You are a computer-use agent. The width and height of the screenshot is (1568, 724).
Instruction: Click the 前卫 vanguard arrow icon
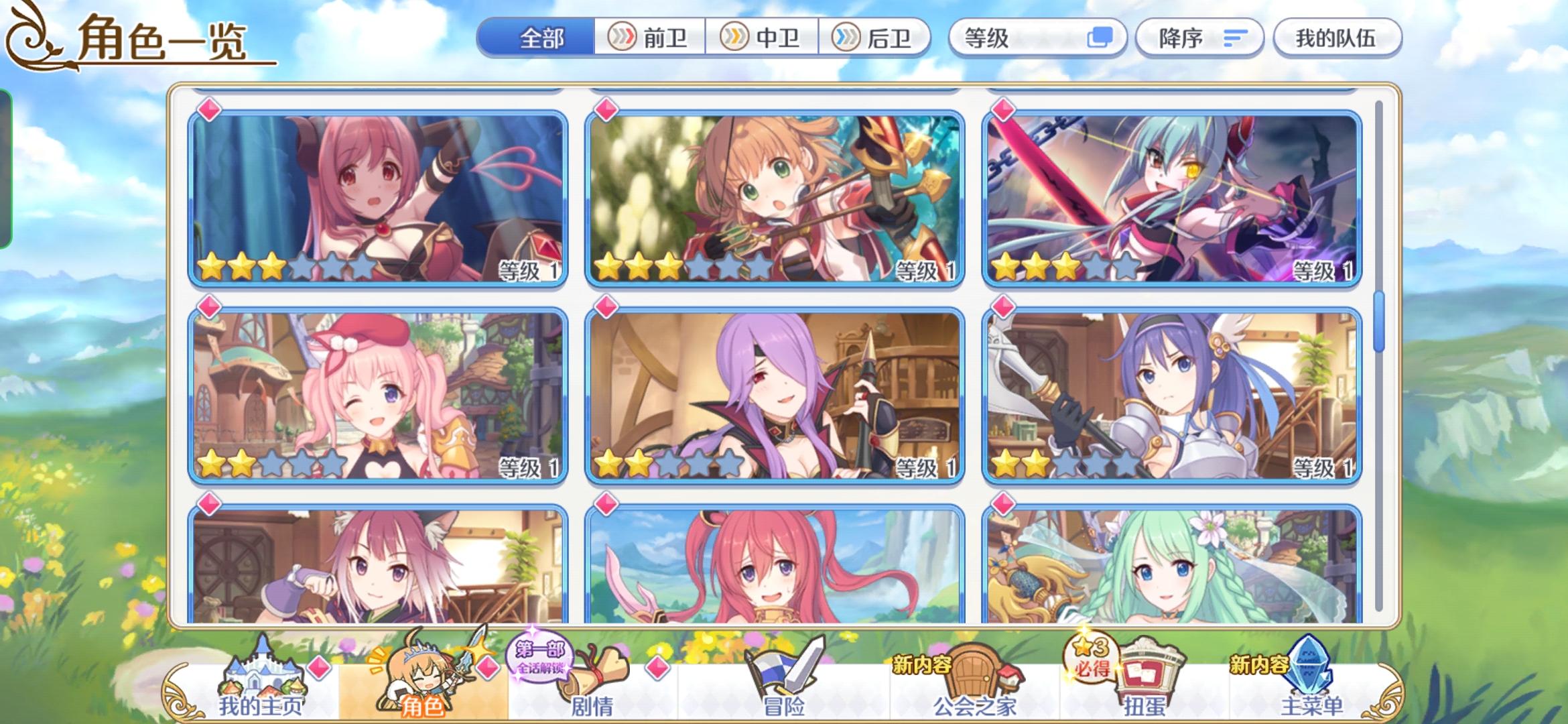coord(623,38)
